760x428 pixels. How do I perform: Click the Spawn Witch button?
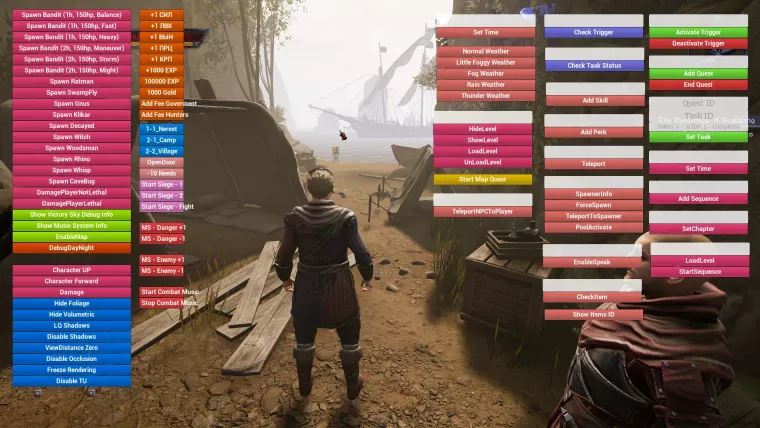pyautogui.click(x=71, y=136)
